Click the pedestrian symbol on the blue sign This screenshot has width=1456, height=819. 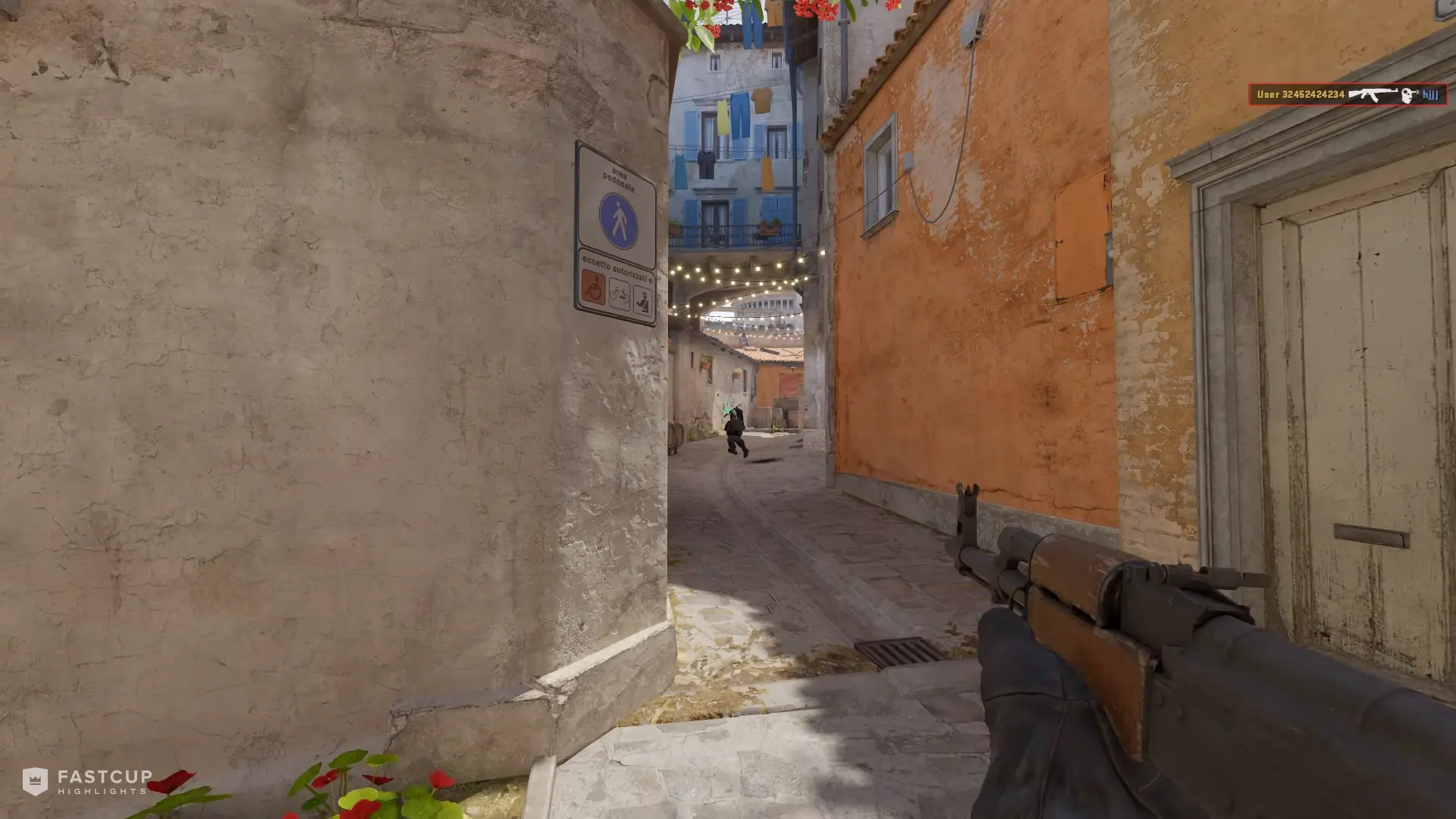[x=620, y=219]
